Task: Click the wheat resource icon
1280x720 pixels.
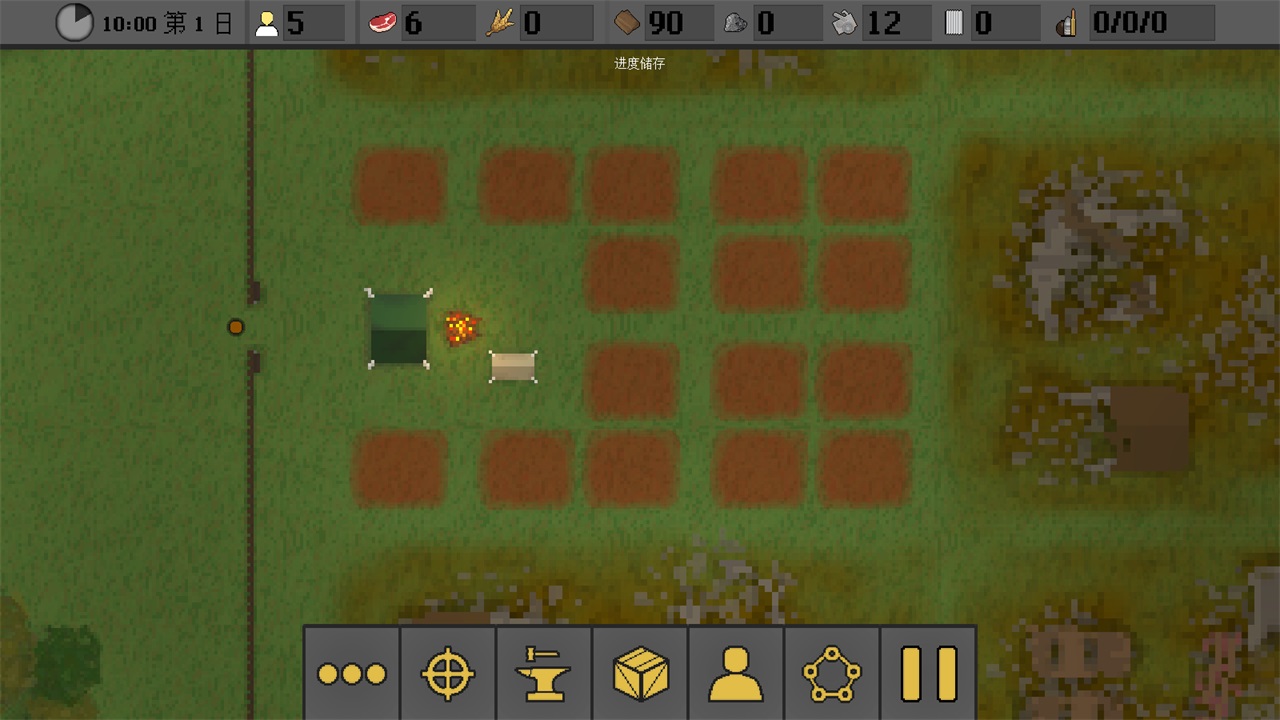Action: (x=499, y=22)
